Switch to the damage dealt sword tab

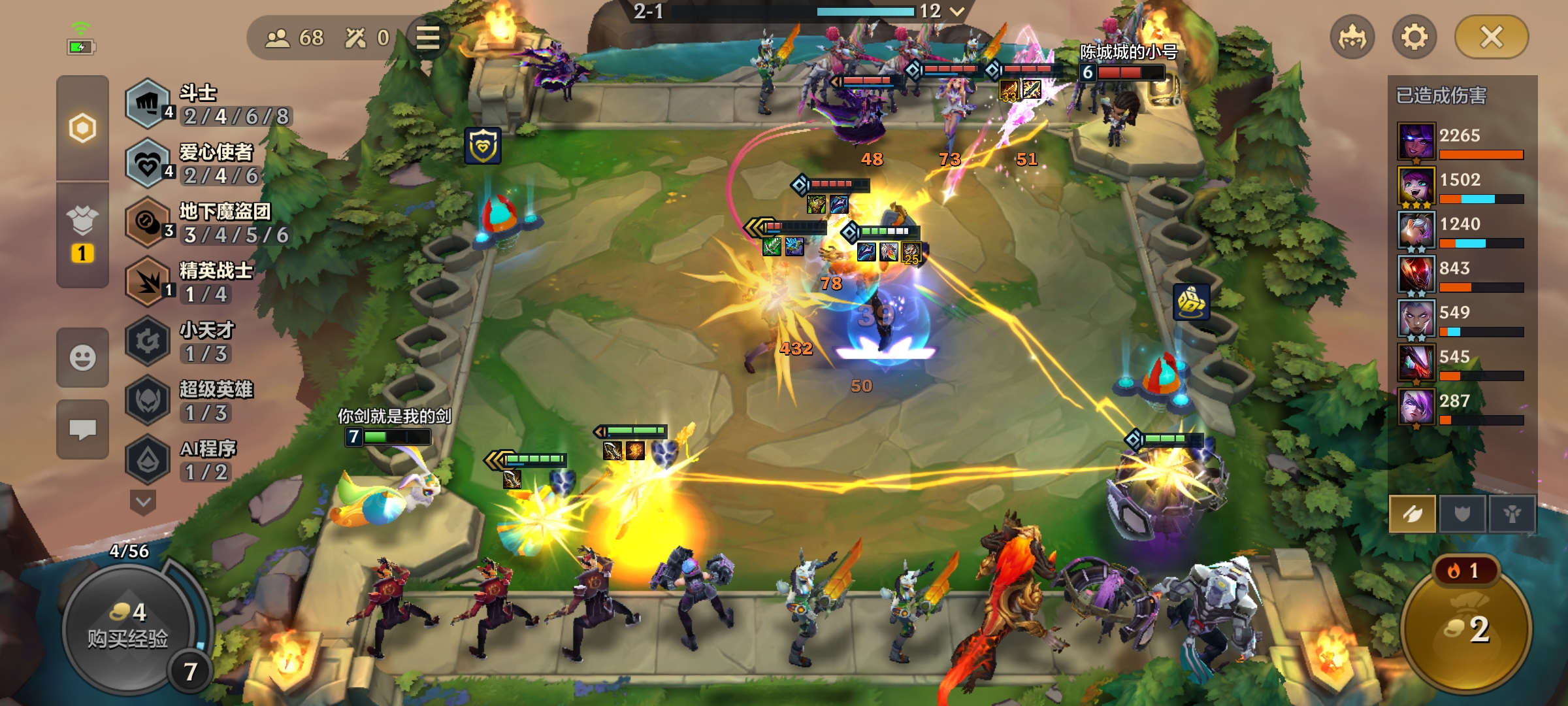click(1413, 514)
